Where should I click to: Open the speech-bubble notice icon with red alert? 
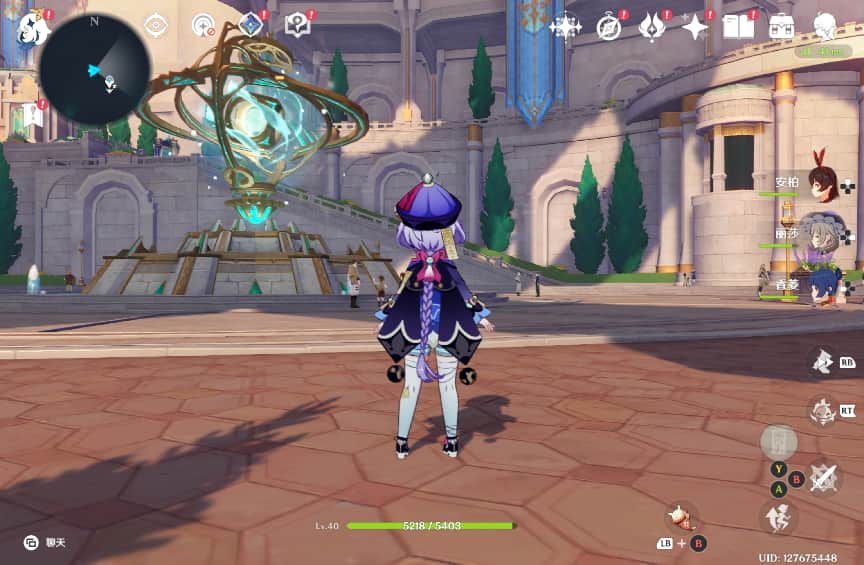298,24
